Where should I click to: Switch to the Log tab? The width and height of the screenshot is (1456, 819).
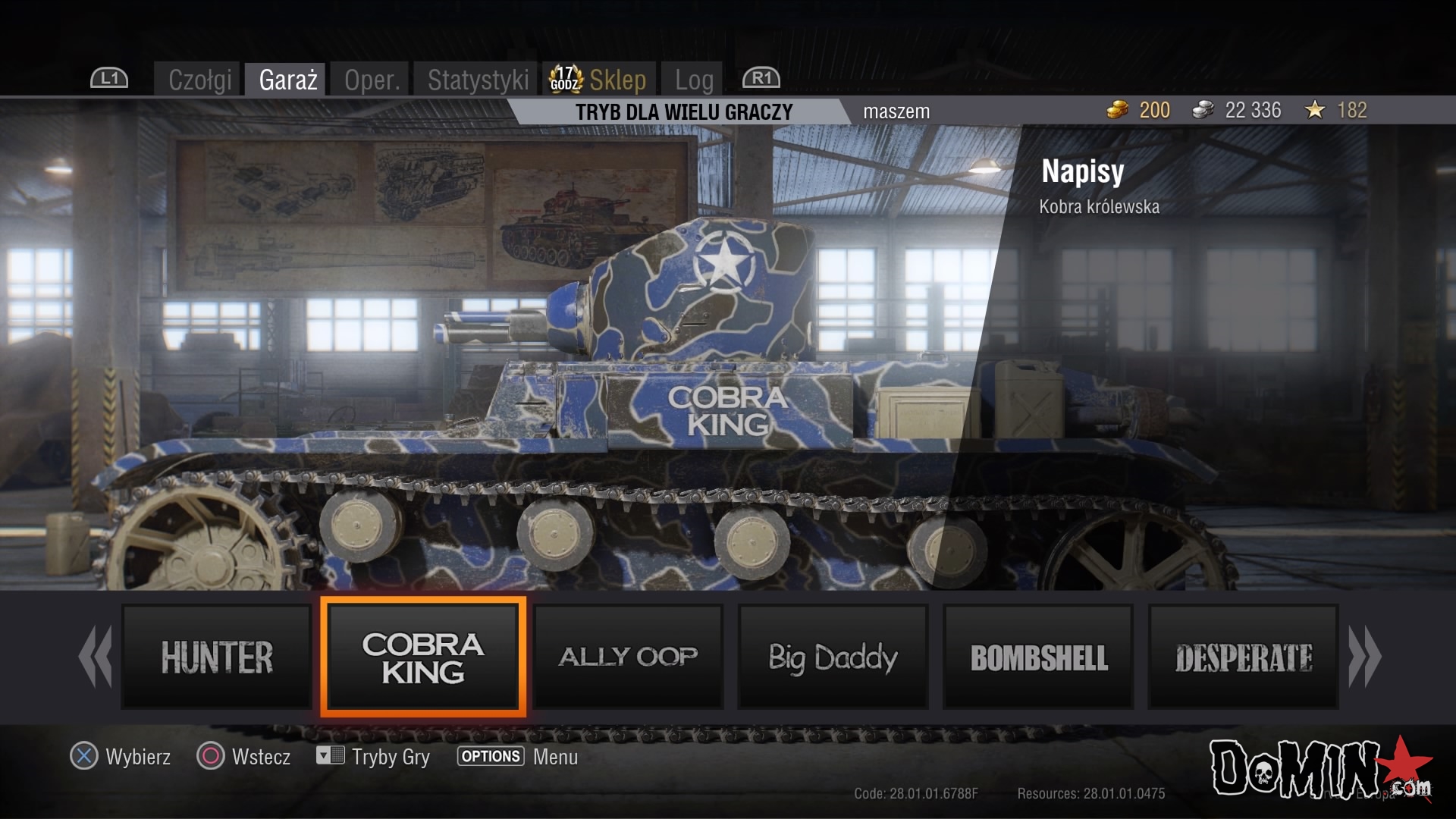693,80
